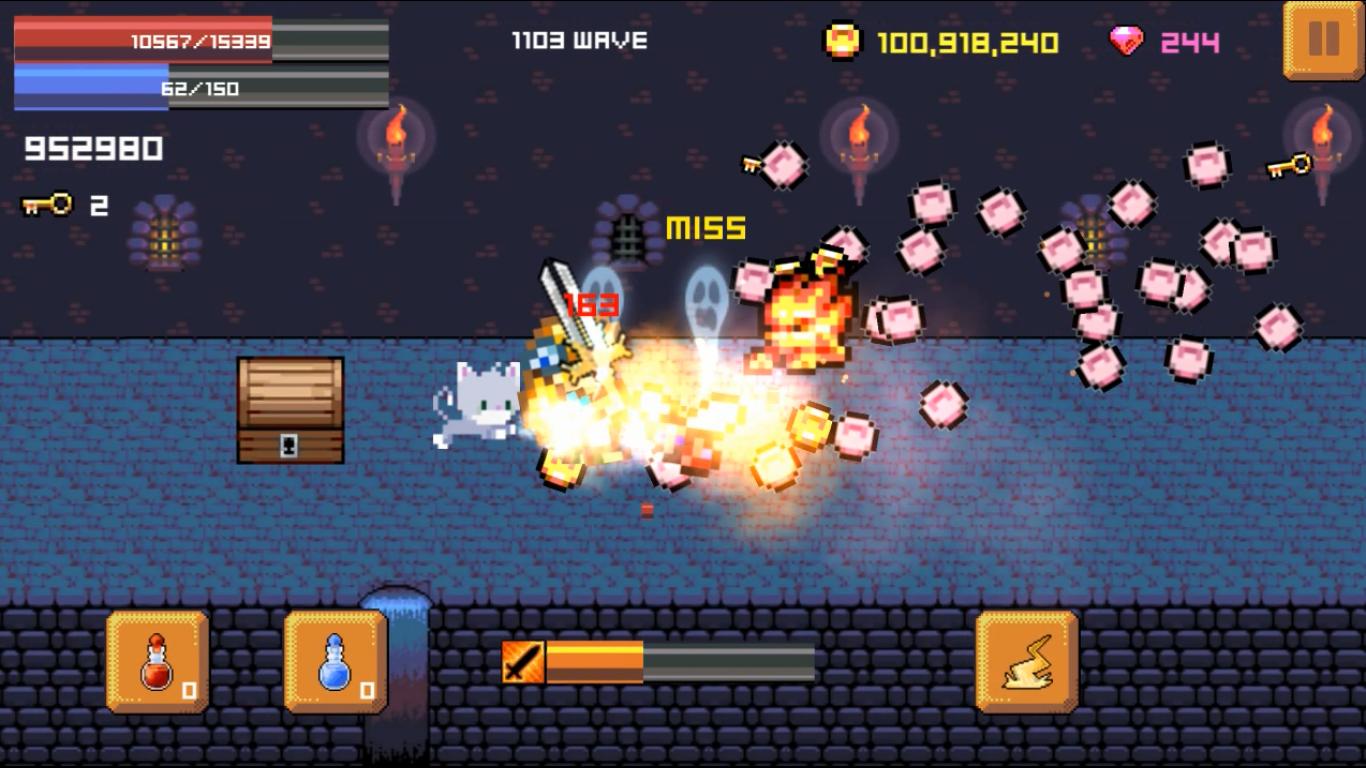Activate the lightning skill button

[x=1025, y=662]
